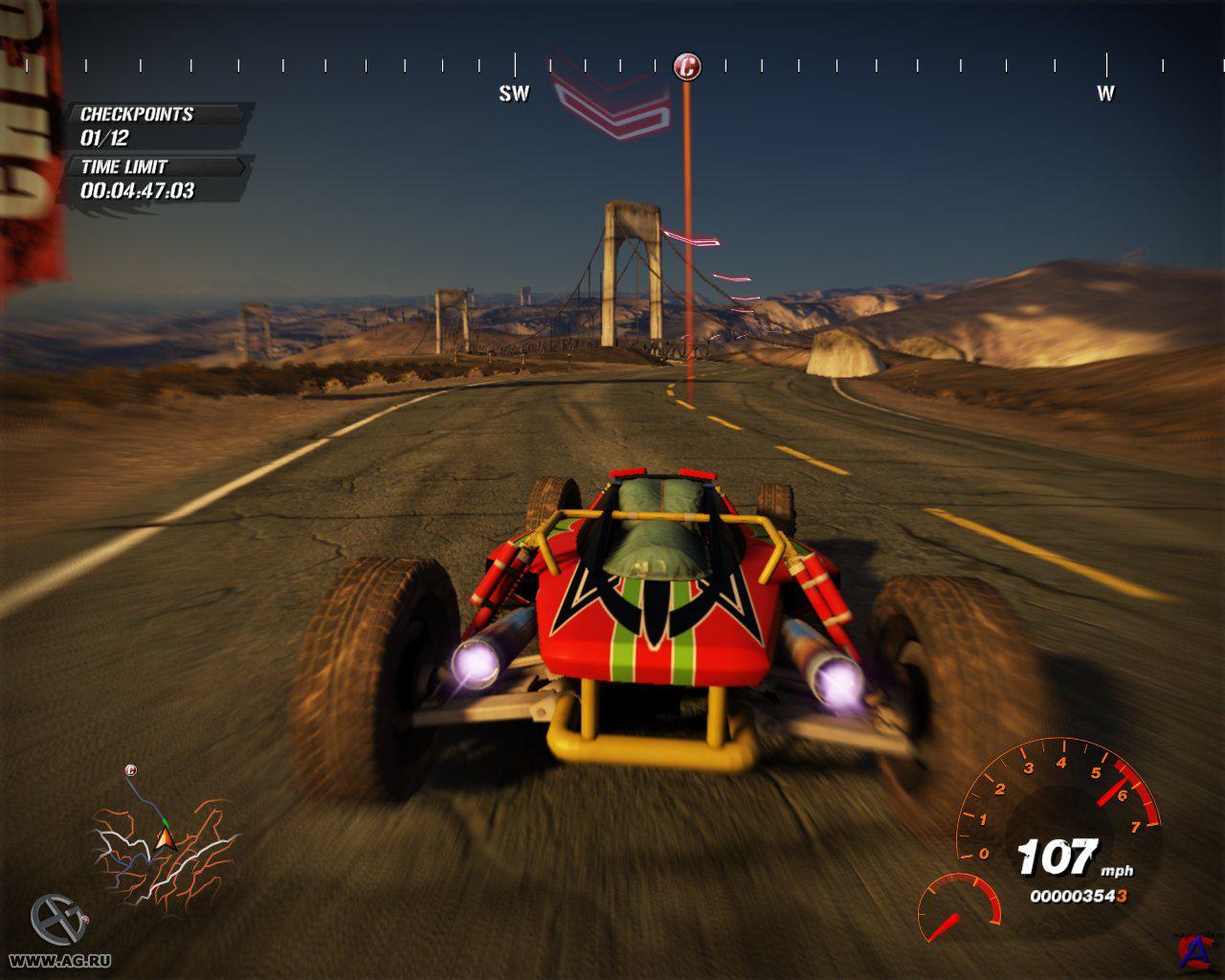Select the checkpoint marker on the compass
This screenshot has width=1225, height=980.
(686, 67)
